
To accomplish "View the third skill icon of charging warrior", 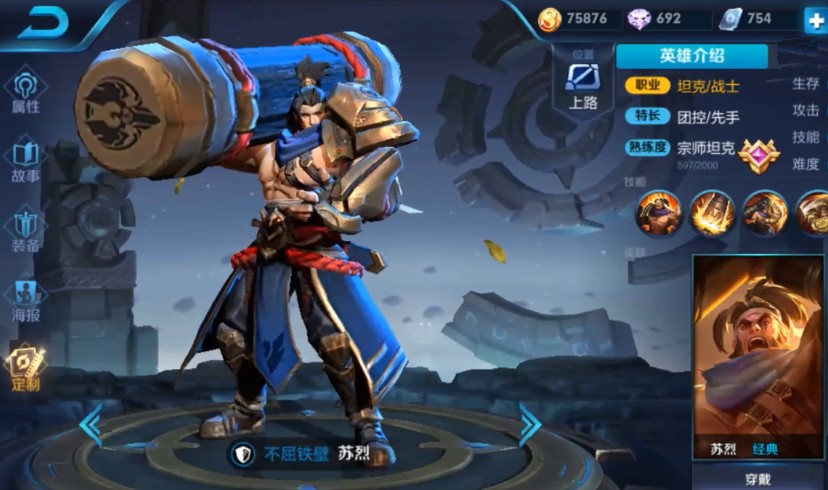I will (764, 211).
